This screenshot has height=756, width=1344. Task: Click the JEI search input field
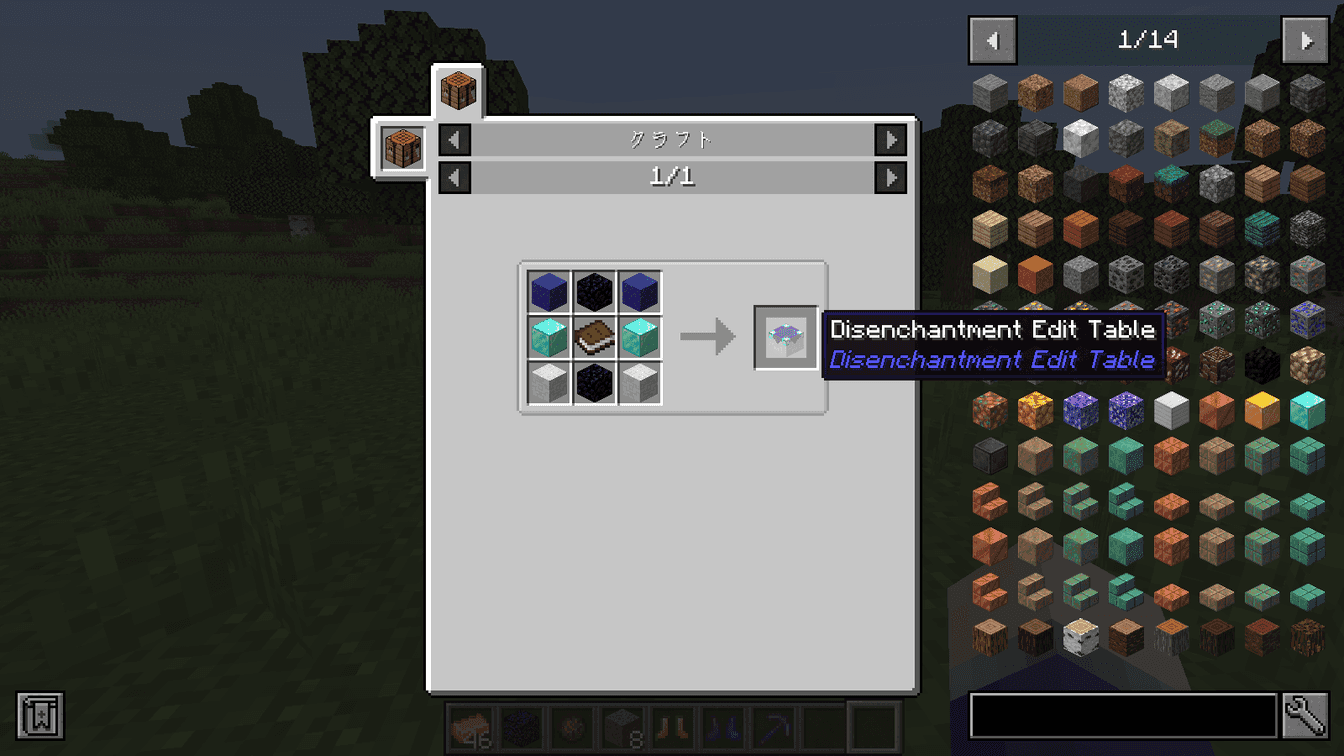(1120, 716)
